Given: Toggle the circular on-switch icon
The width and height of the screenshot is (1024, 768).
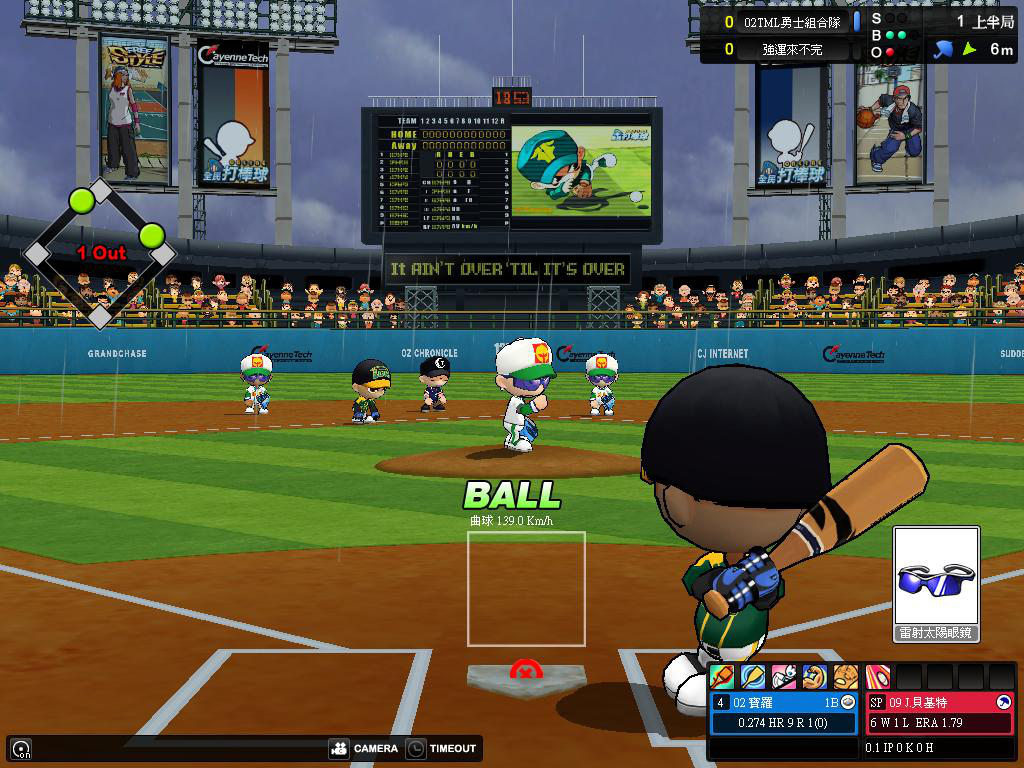Looking at the screenshot, I should coord(20,748).
